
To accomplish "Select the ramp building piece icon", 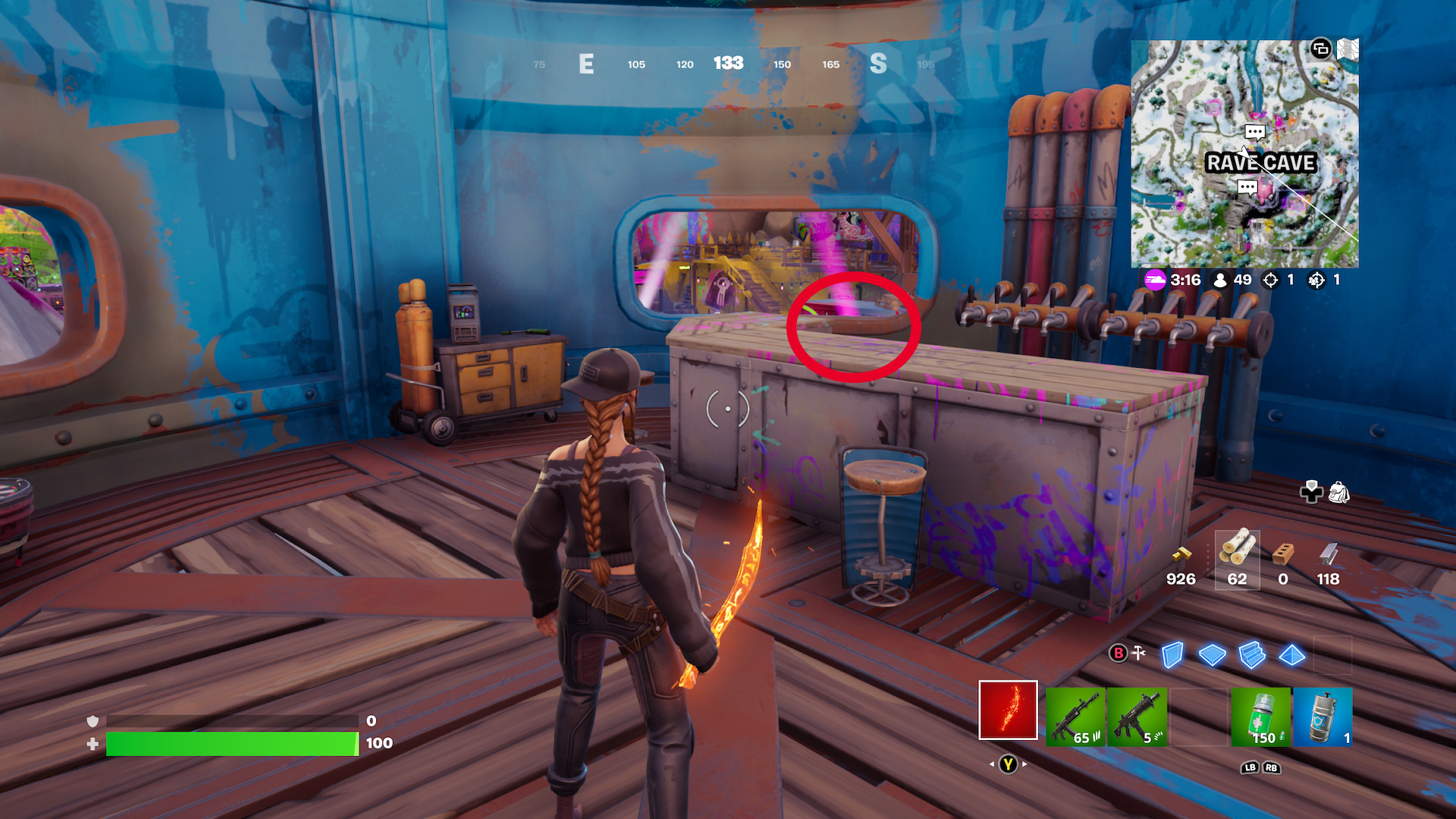I will click(1251, 657).
